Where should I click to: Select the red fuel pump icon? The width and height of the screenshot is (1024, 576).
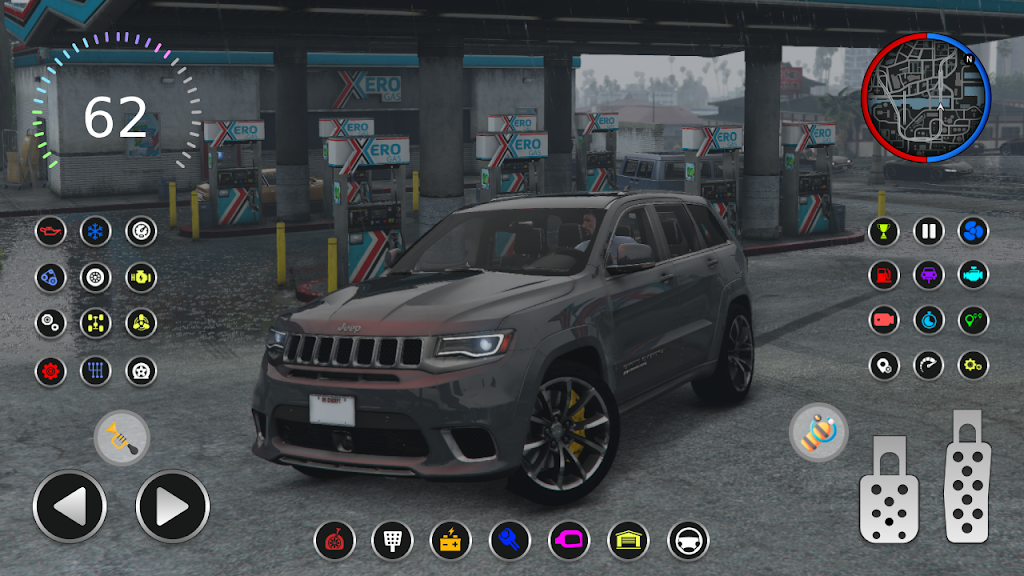pos(883,275)
